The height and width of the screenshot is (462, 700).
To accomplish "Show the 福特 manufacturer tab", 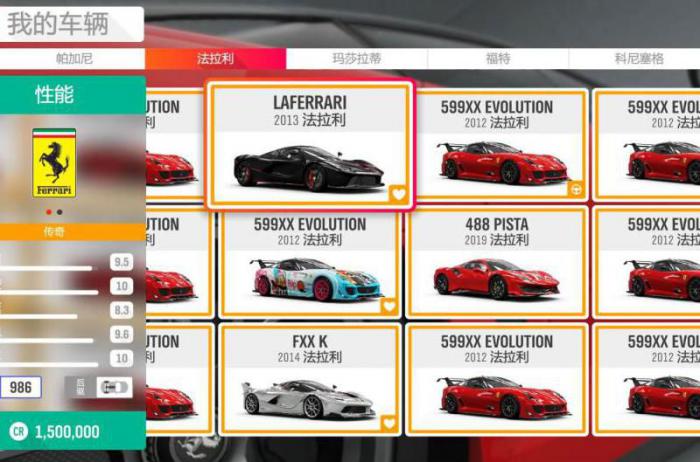I will pyautogui.click(x=497, y=59).
